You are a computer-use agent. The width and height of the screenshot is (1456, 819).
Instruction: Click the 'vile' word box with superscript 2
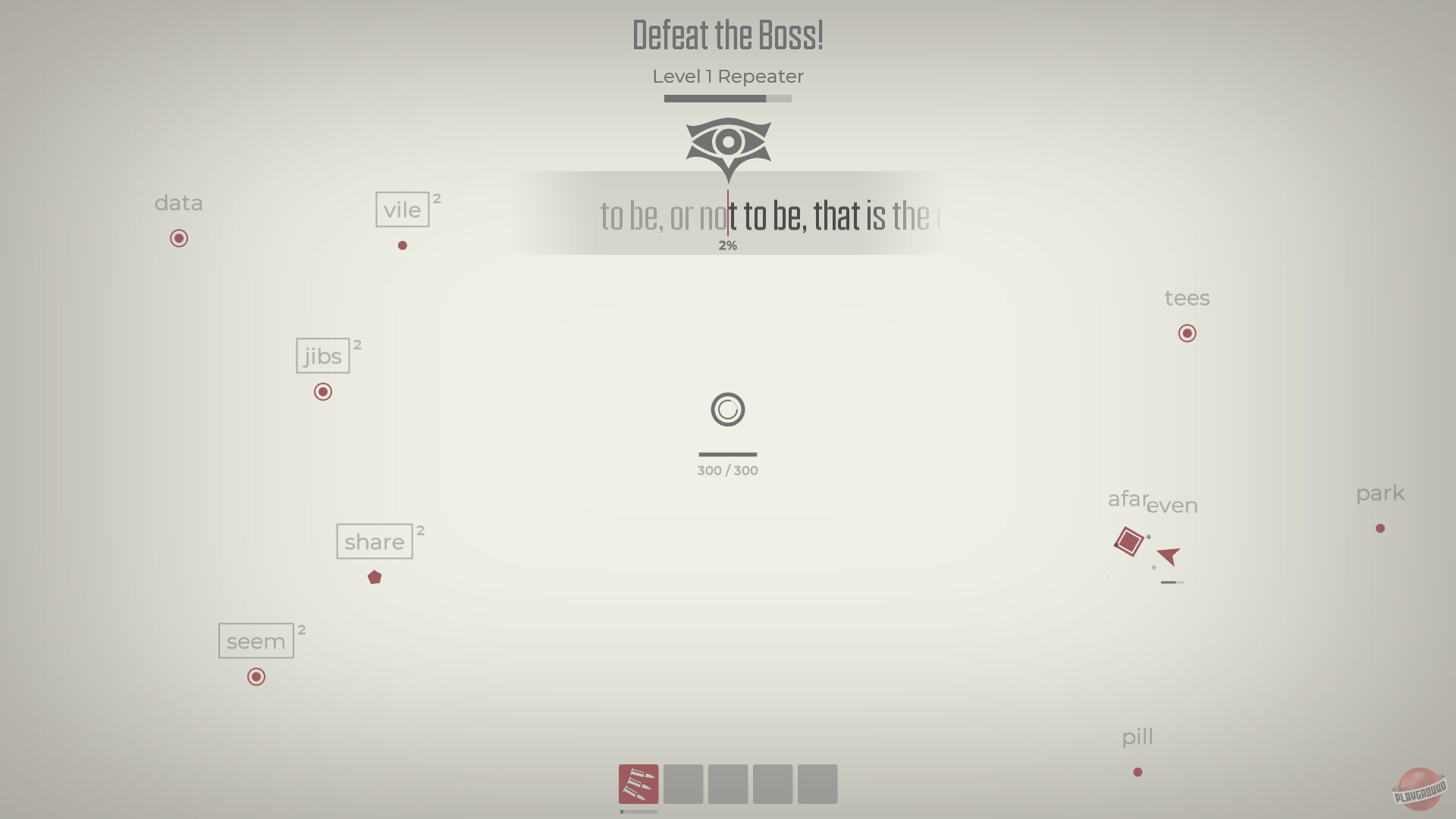tap(403, 209)
